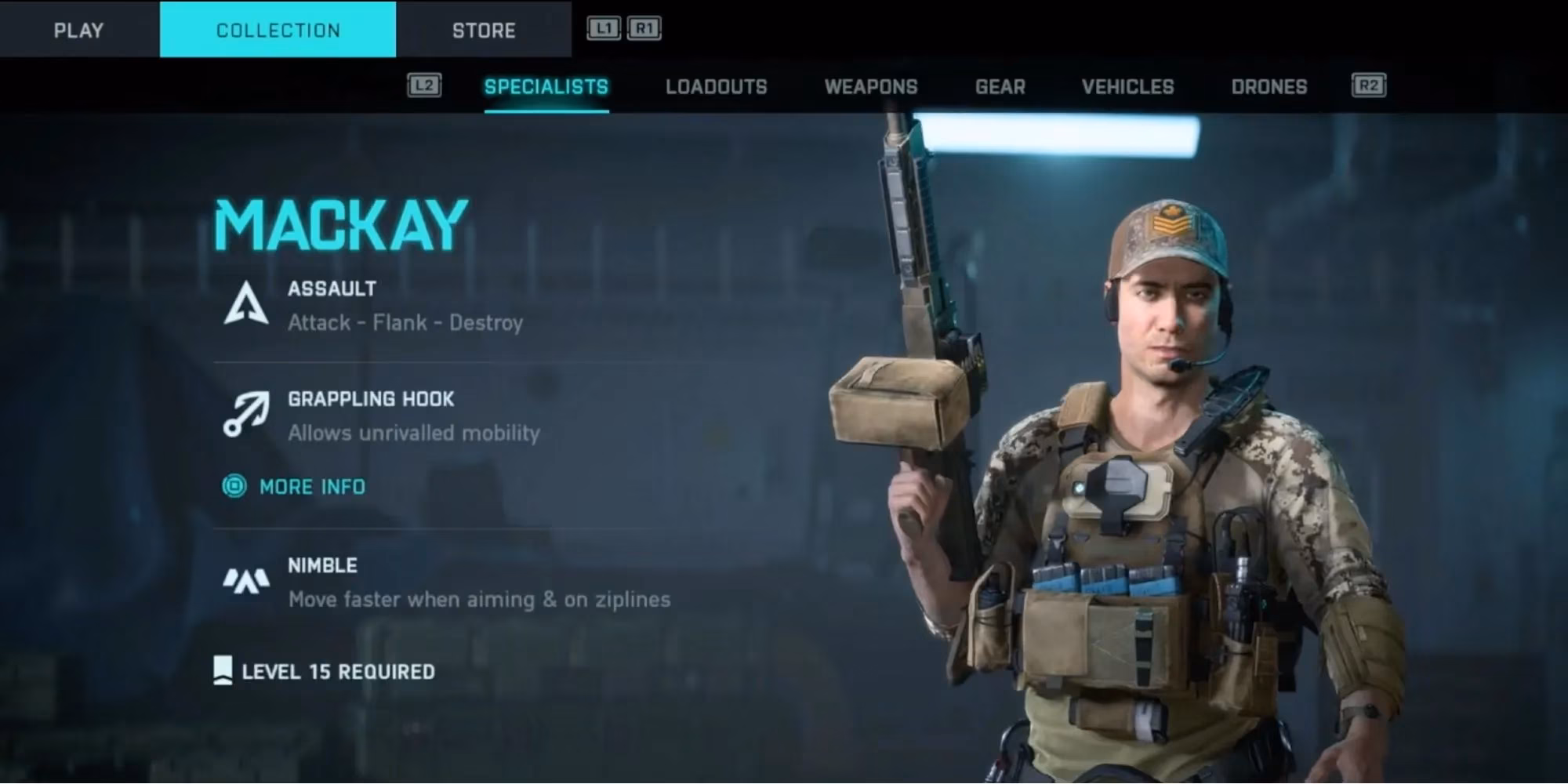
Task: Switch selection to the Collection tab
Action: click(278, 30)
